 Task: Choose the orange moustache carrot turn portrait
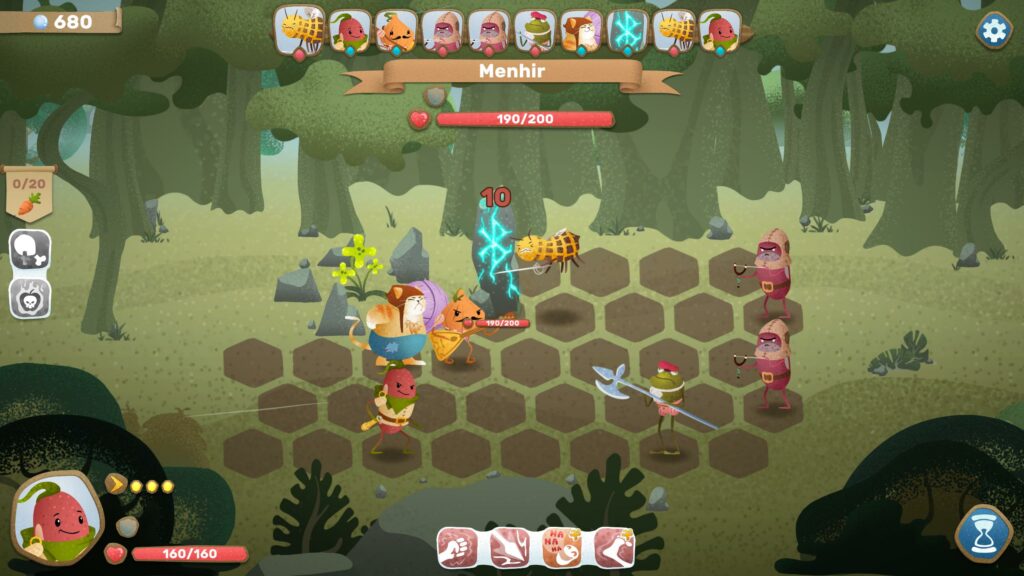click(395, 31)
